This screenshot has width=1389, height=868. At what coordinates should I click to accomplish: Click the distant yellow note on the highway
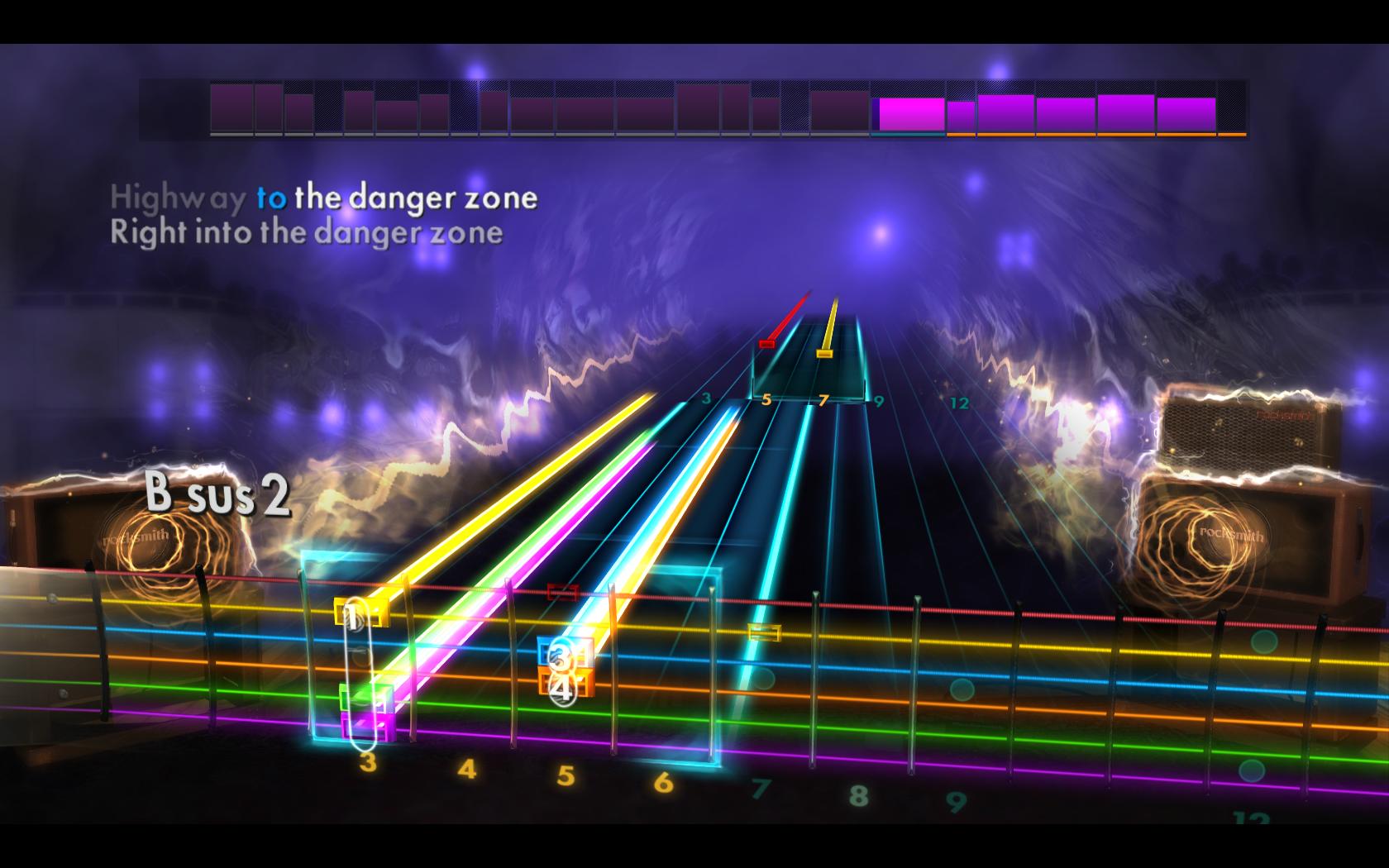click(x=823, y=354)
